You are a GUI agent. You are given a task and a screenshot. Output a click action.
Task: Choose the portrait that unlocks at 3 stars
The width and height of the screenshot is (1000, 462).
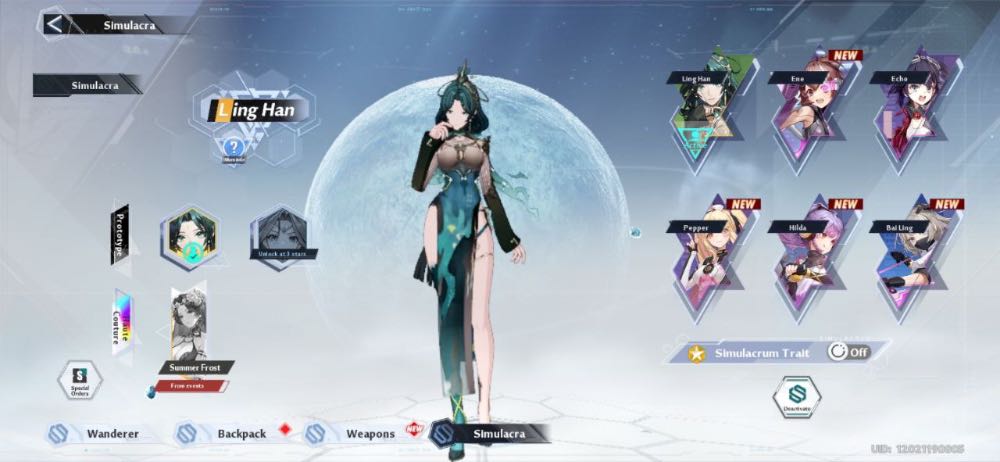click(279, 237)
